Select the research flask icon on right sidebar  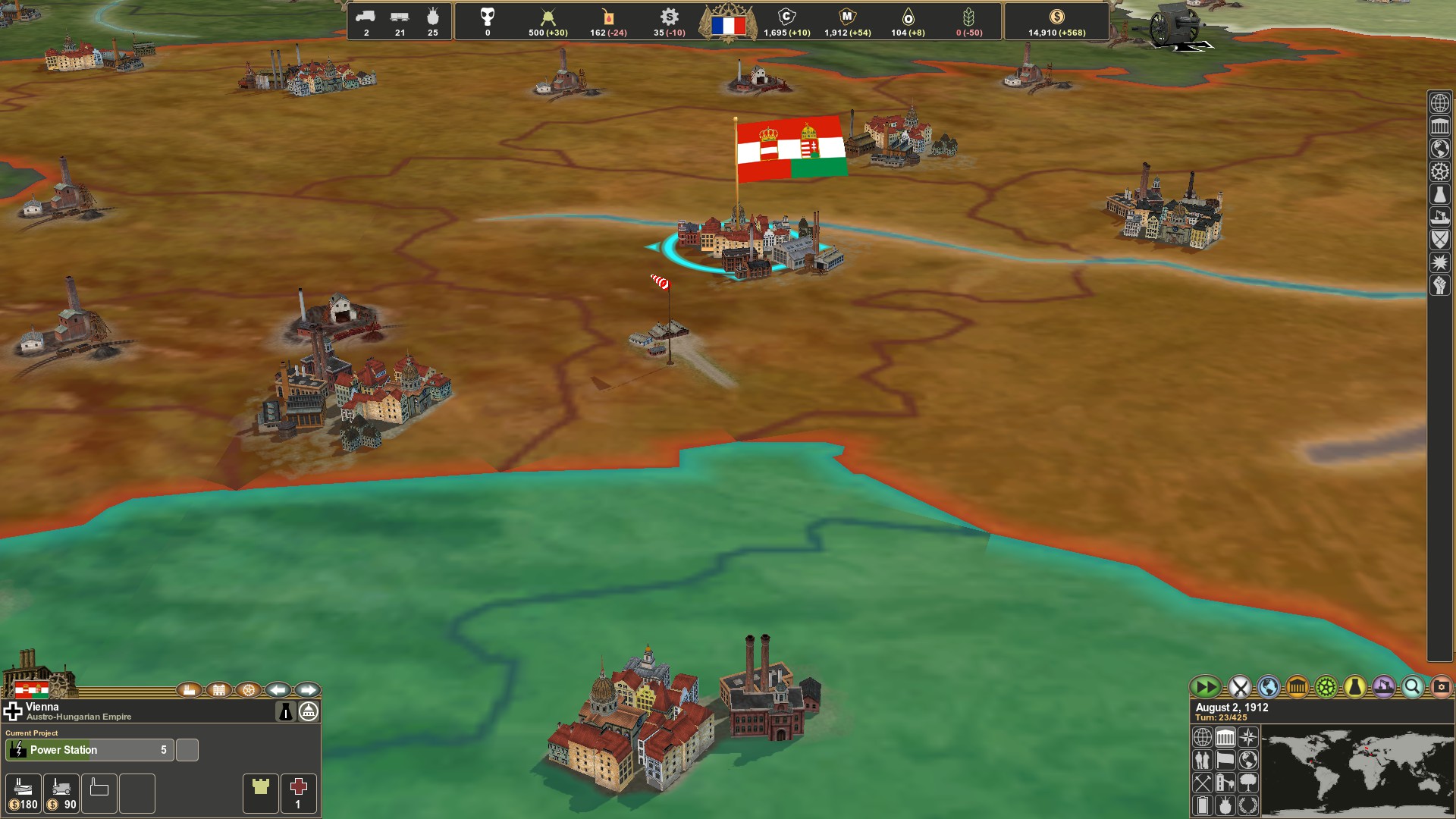(x=1439, y=194)
